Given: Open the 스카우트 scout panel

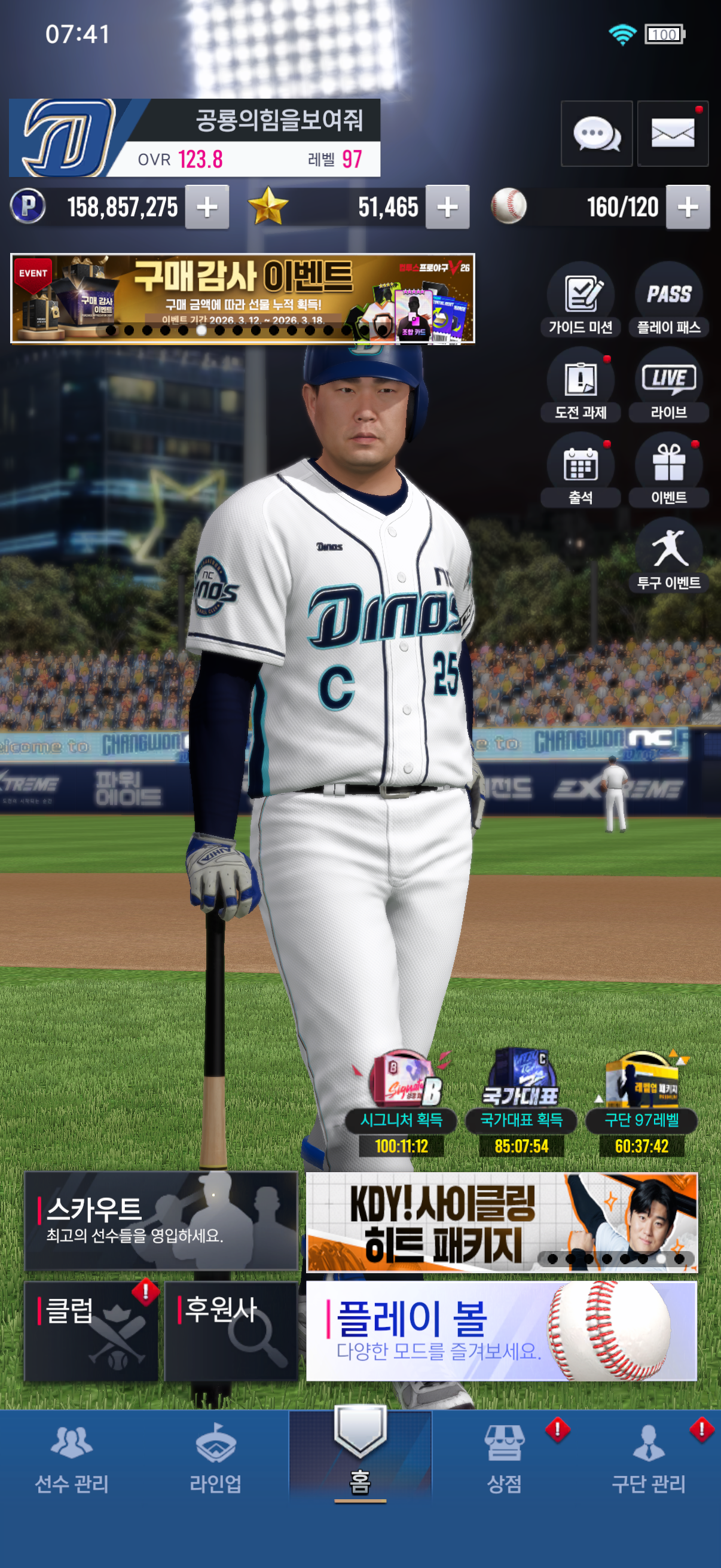Looking at the screenshot, I should (x=161, y=1221).
